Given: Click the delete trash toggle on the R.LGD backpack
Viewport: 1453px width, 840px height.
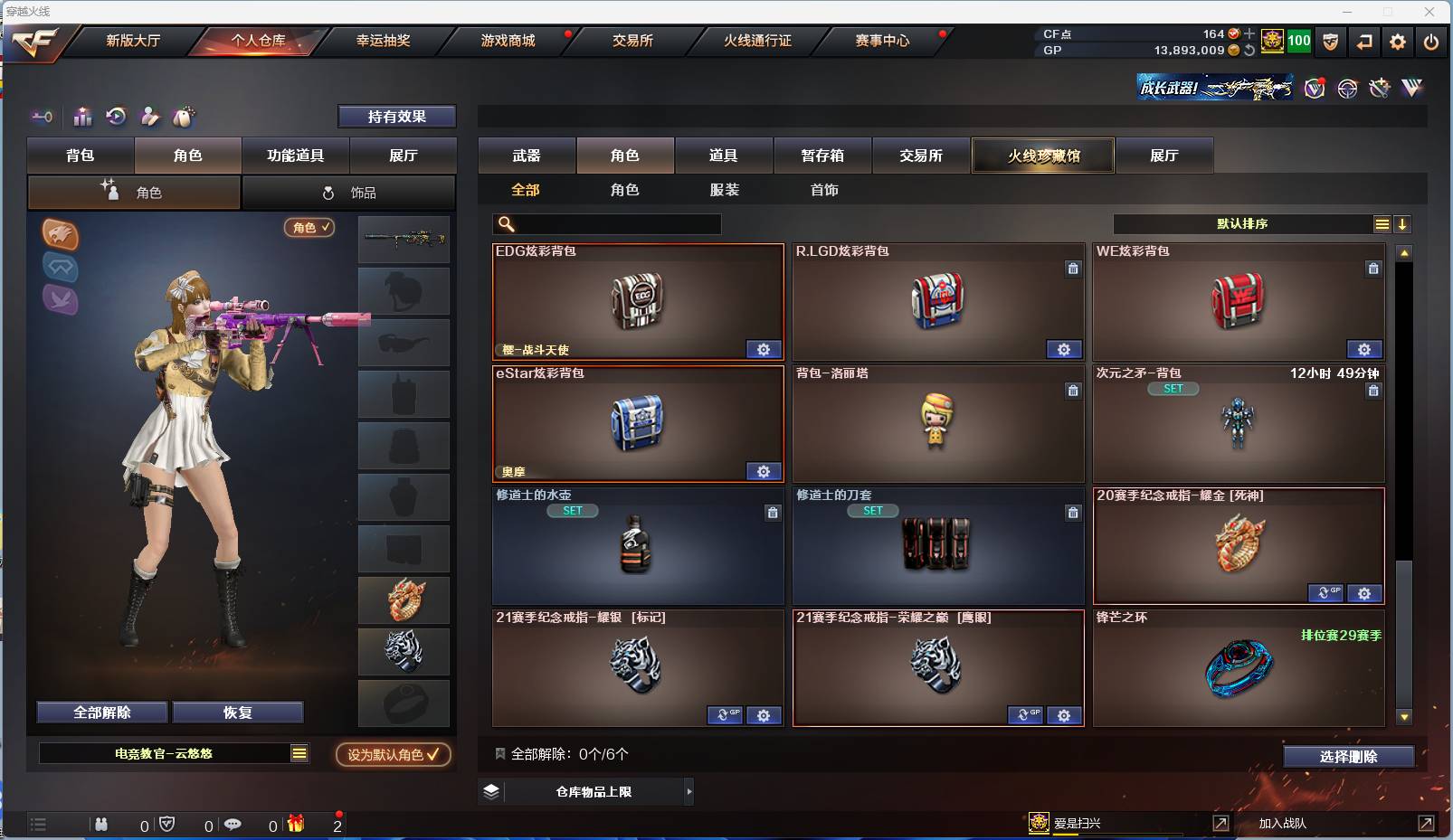Looking at the screenshot, I should [1074, 268].
